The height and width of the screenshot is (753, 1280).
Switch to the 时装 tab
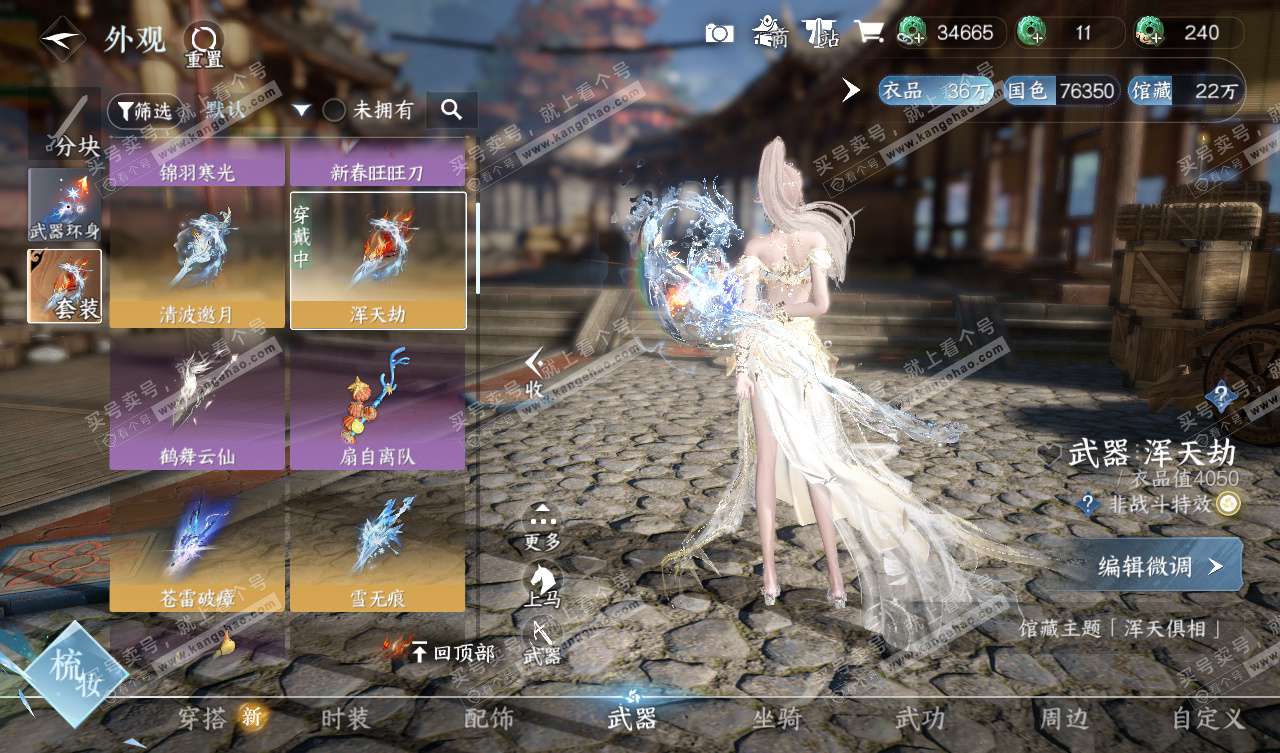(x=345, y=718)
